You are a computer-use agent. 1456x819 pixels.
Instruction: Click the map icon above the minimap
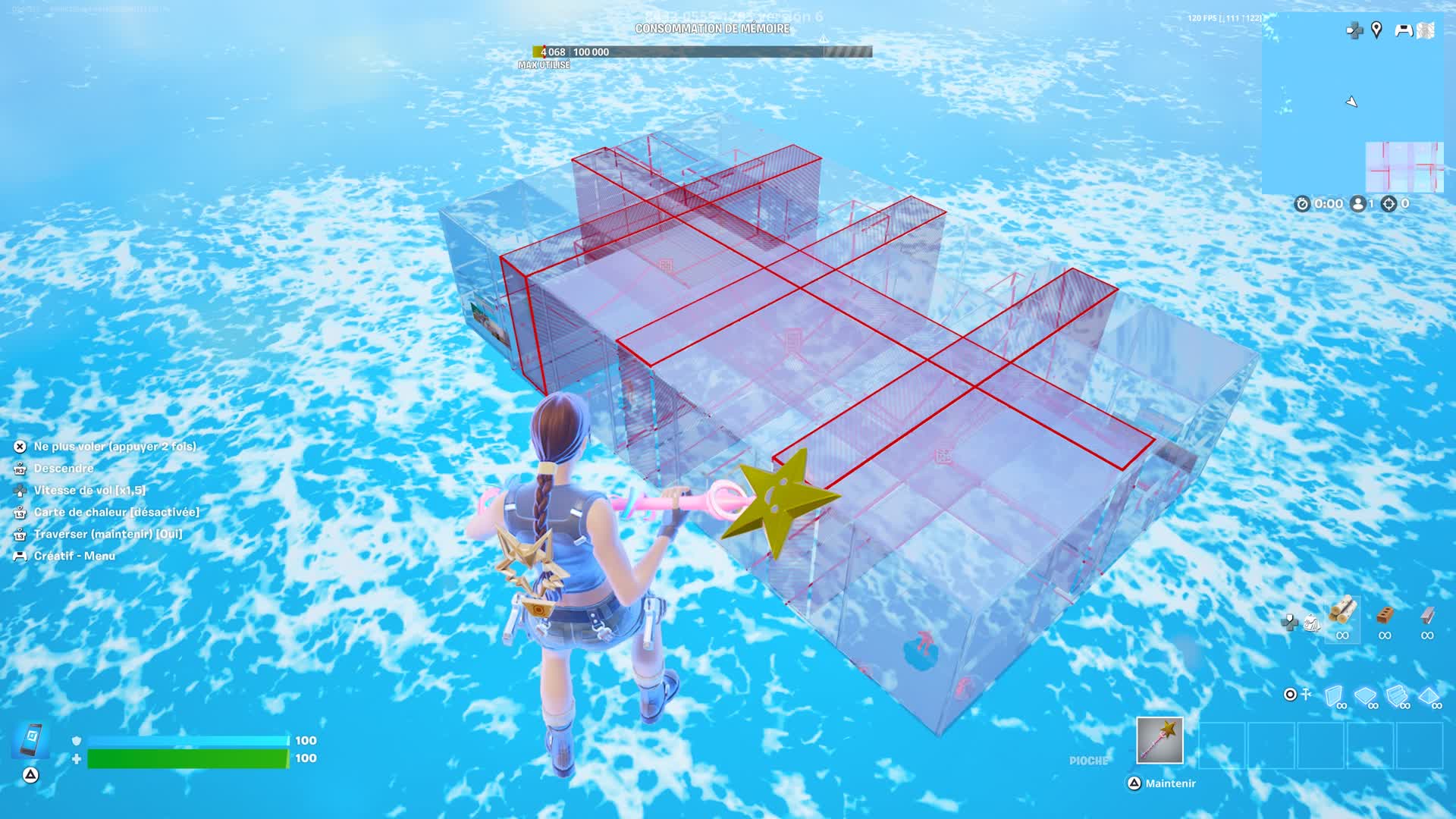click(x=1424, y=30)
